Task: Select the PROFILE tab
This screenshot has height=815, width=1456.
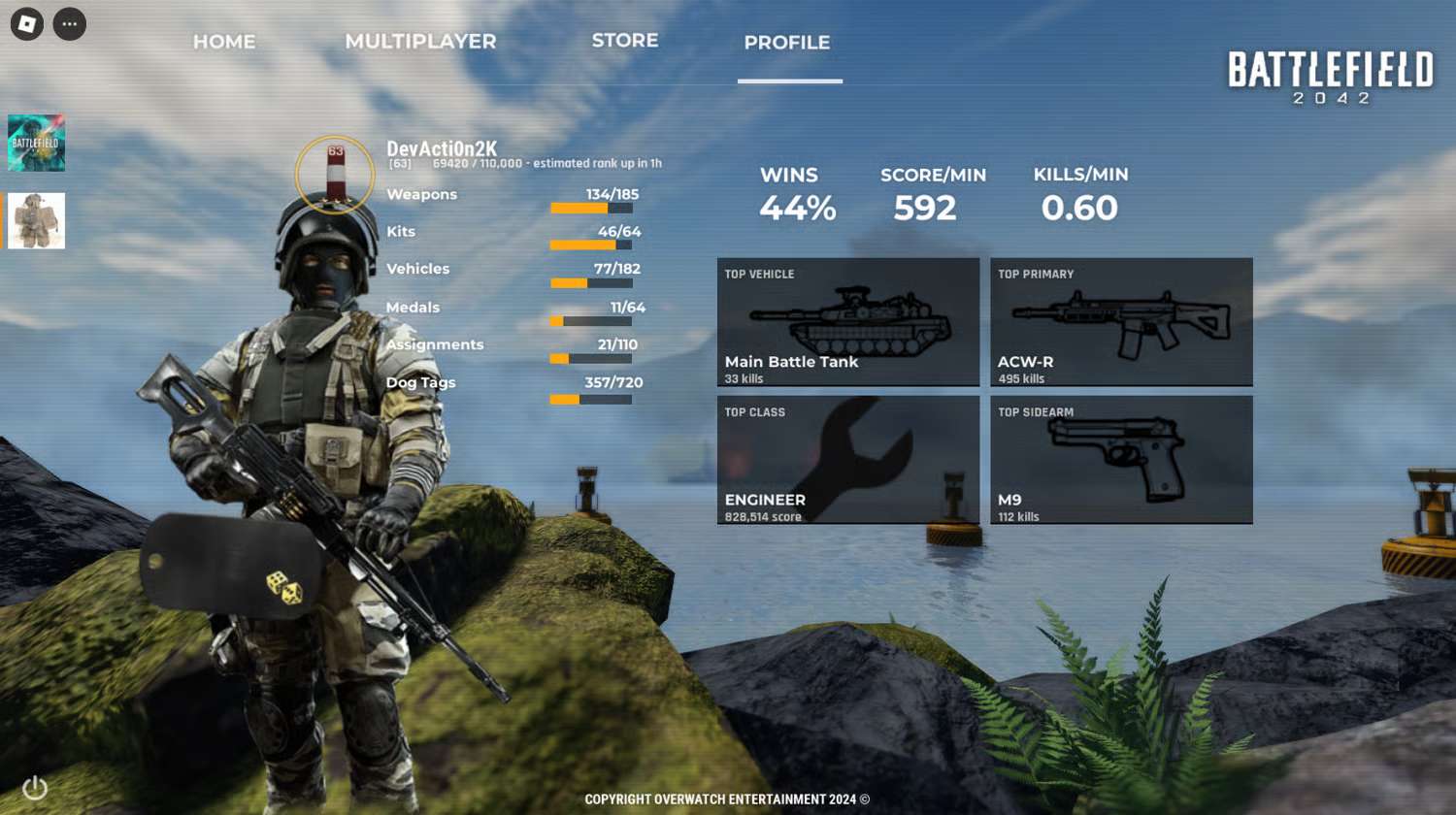Action: coord(787,43)
